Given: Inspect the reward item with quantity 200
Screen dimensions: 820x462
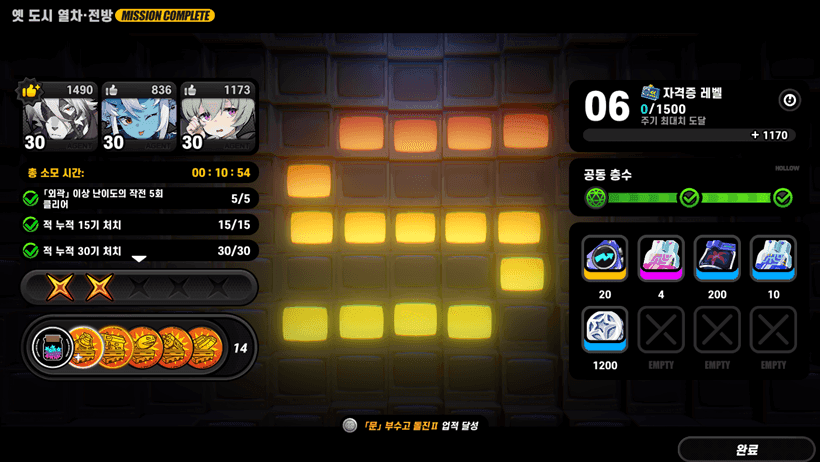Looking at the screenshot, I should coord(717,259).
